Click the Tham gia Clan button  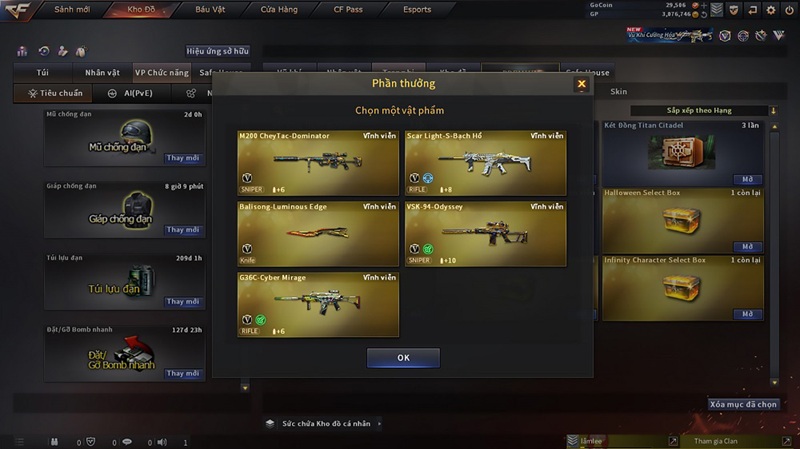tap(714, 440)
